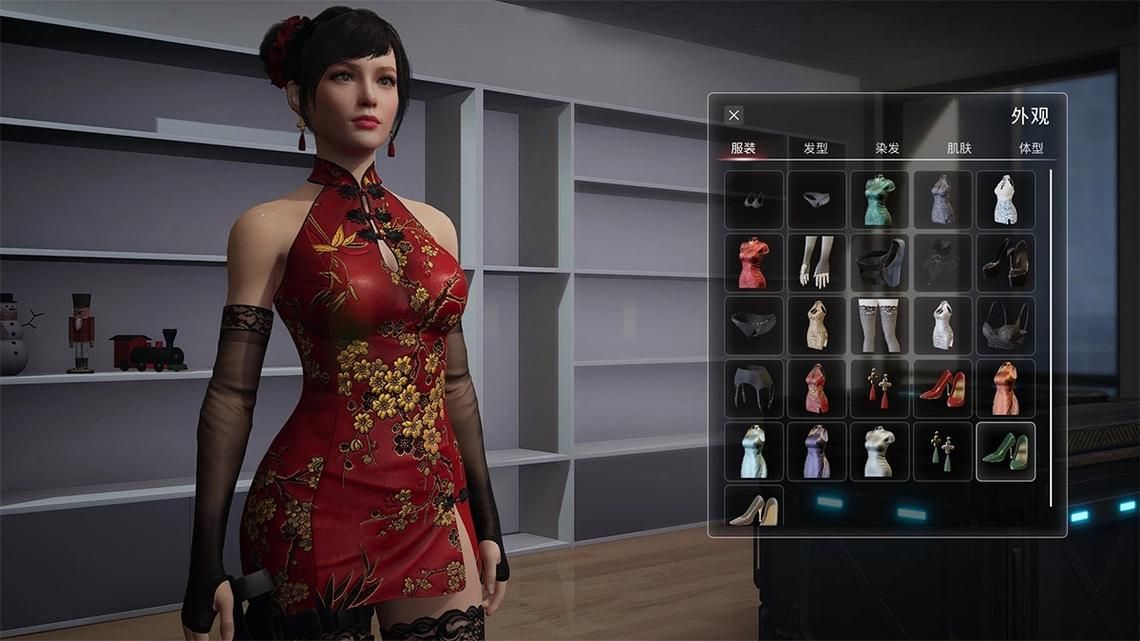Select the 肌肤 skin tab
1140x641 pixels.
[959, 148]
